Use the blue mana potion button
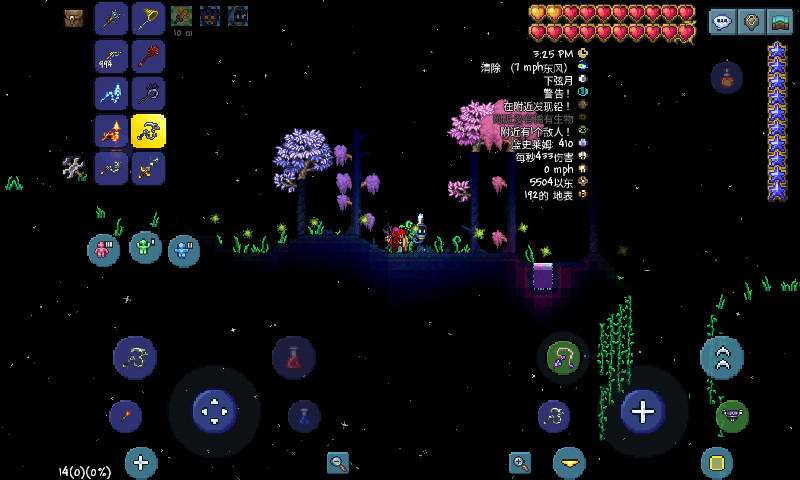The image size is (800, 480). tap(304, 416)
